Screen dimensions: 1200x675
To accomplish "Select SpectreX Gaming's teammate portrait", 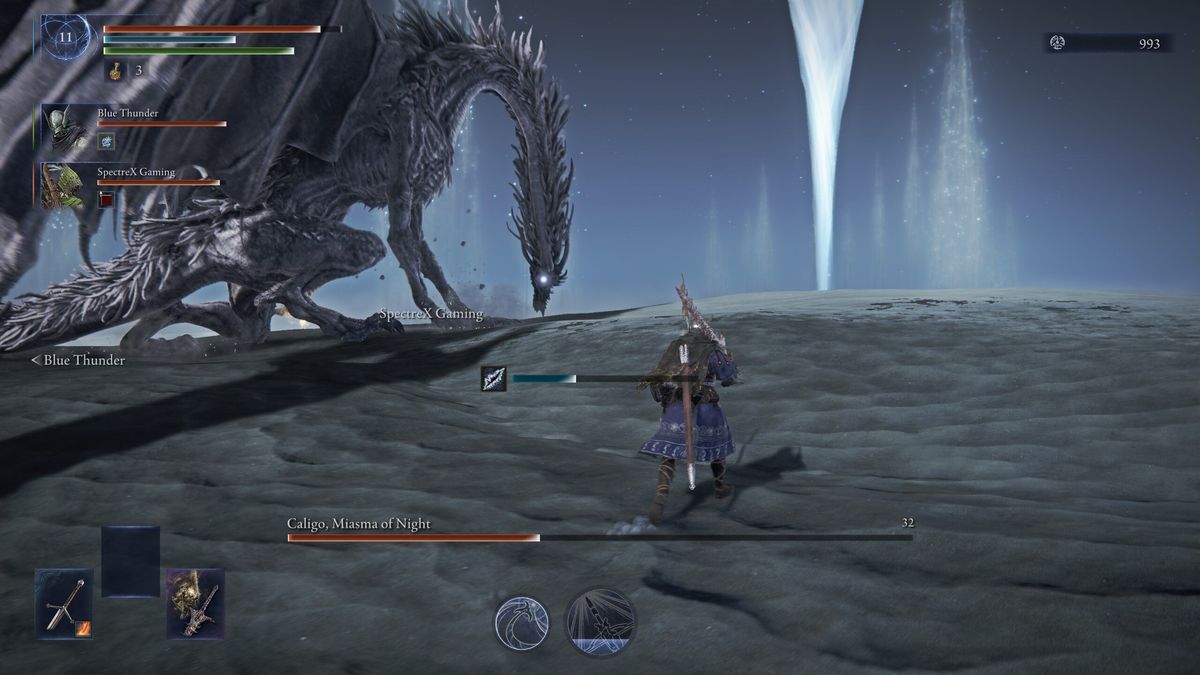I will coord(63,186).
